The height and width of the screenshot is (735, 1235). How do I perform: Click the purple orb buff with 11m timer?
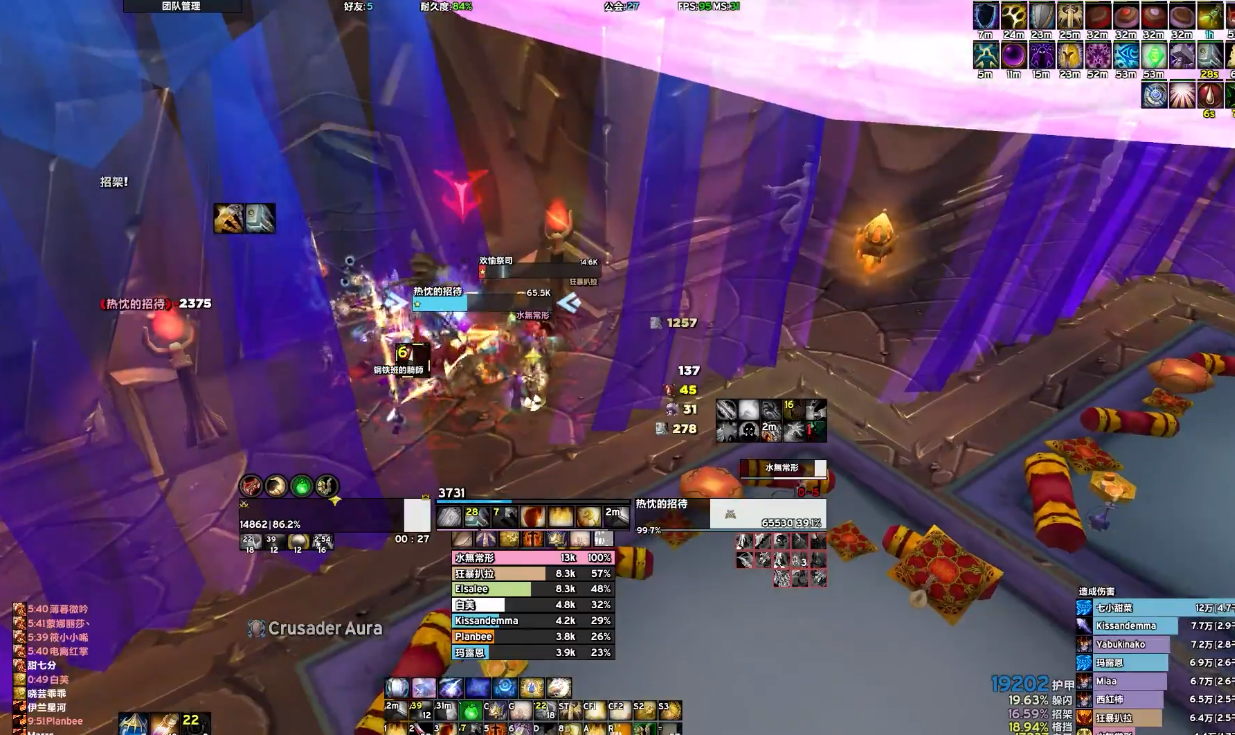pos(1014,55)
